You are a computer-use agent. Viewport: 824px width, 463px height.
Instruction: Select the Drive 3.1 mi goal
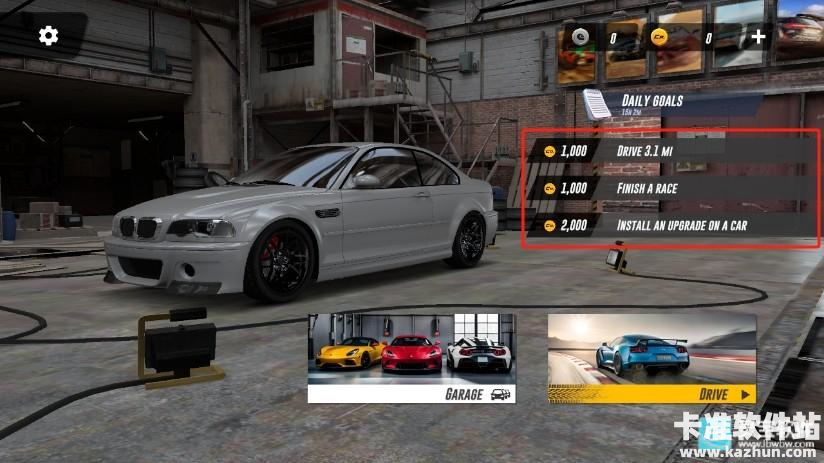pos(670,151)
